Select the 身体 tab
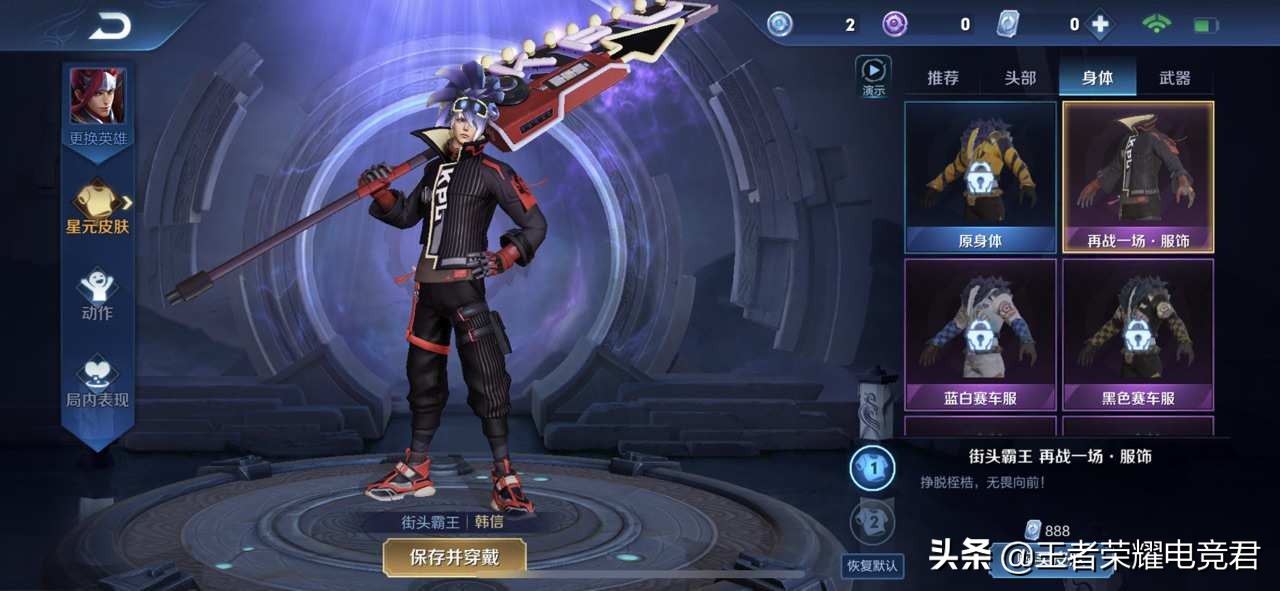Image resolution: width=1280 pixels, height=591 pixels. (1097, 78)
